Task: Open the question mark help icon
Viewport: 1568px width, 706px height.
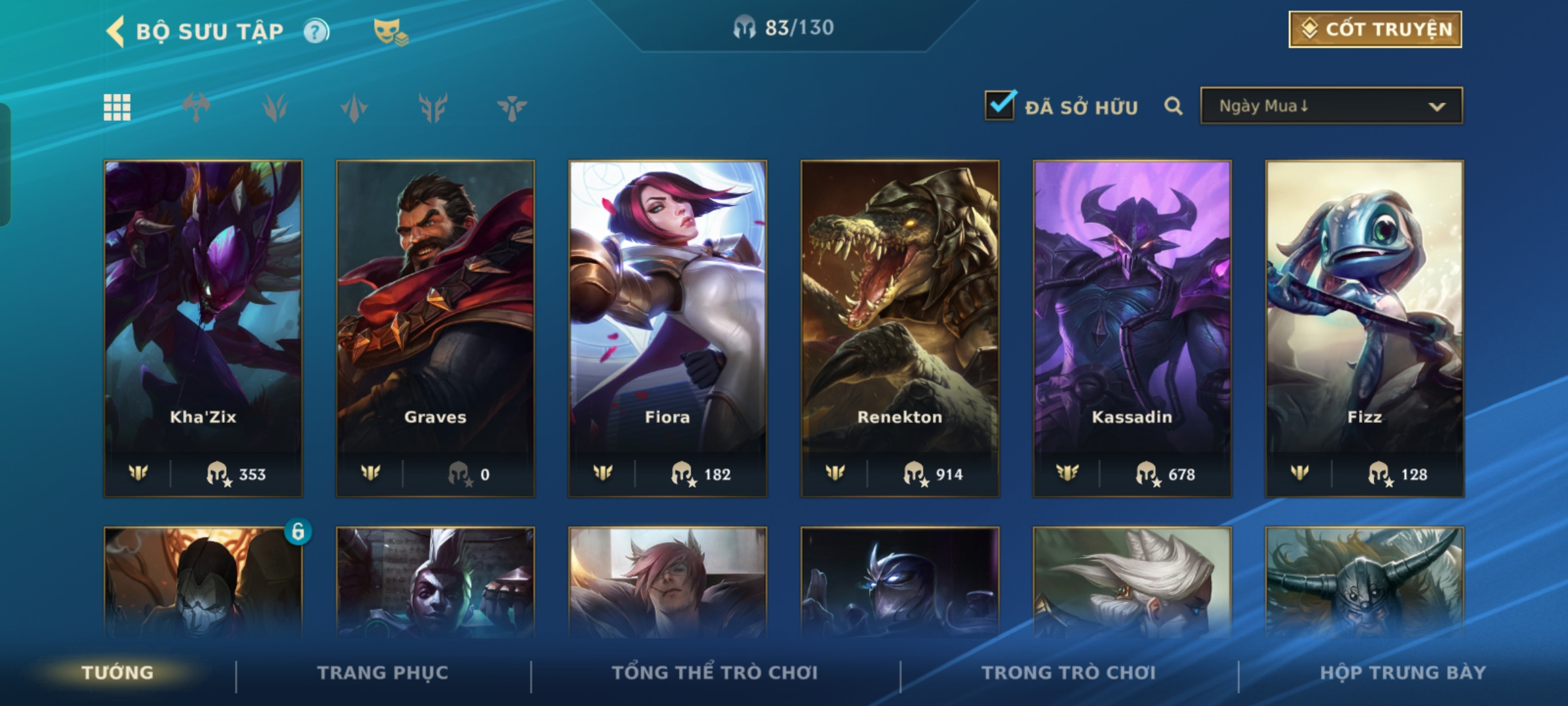Action: pos(317,31)
